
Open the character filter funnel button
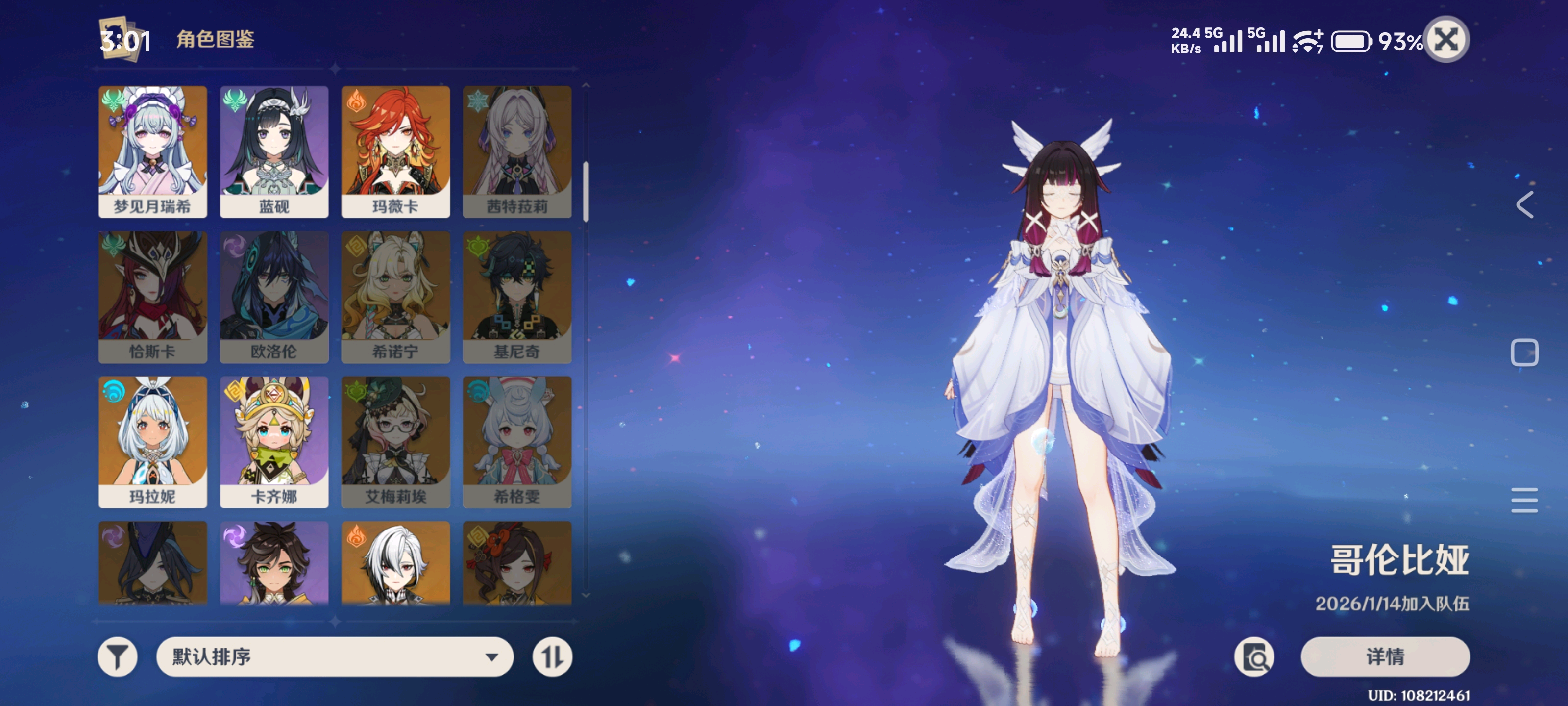118,656
